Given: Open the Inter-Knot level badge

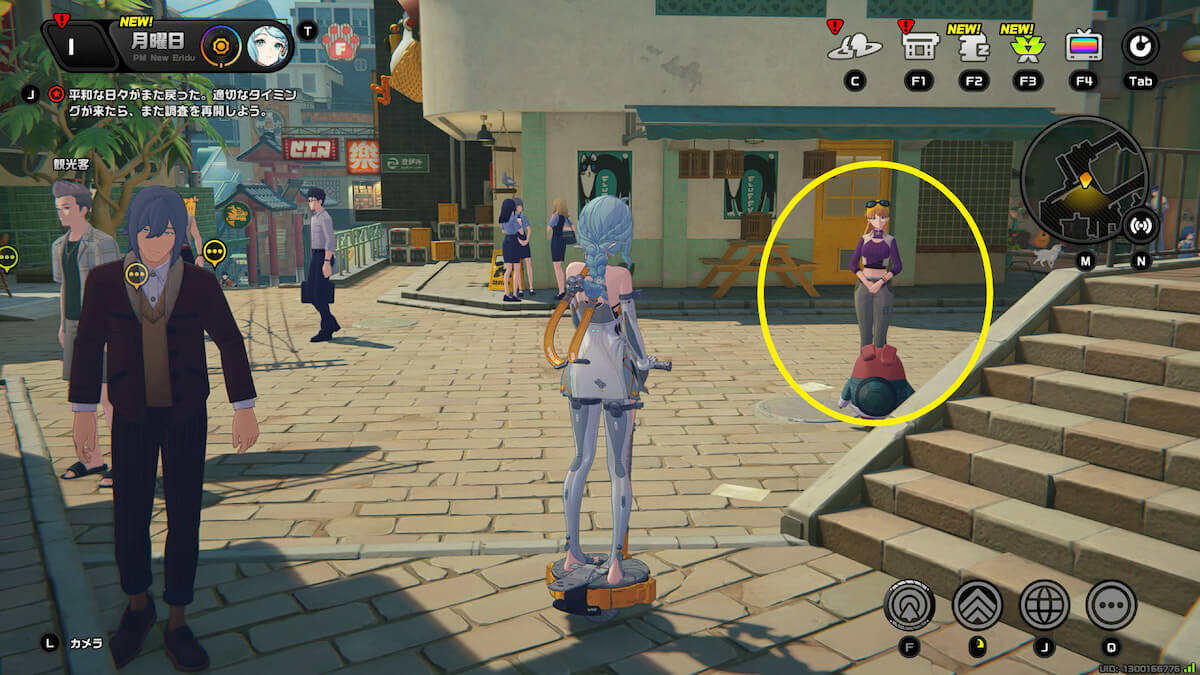Looking at the screenshot, I should point(73,46).
